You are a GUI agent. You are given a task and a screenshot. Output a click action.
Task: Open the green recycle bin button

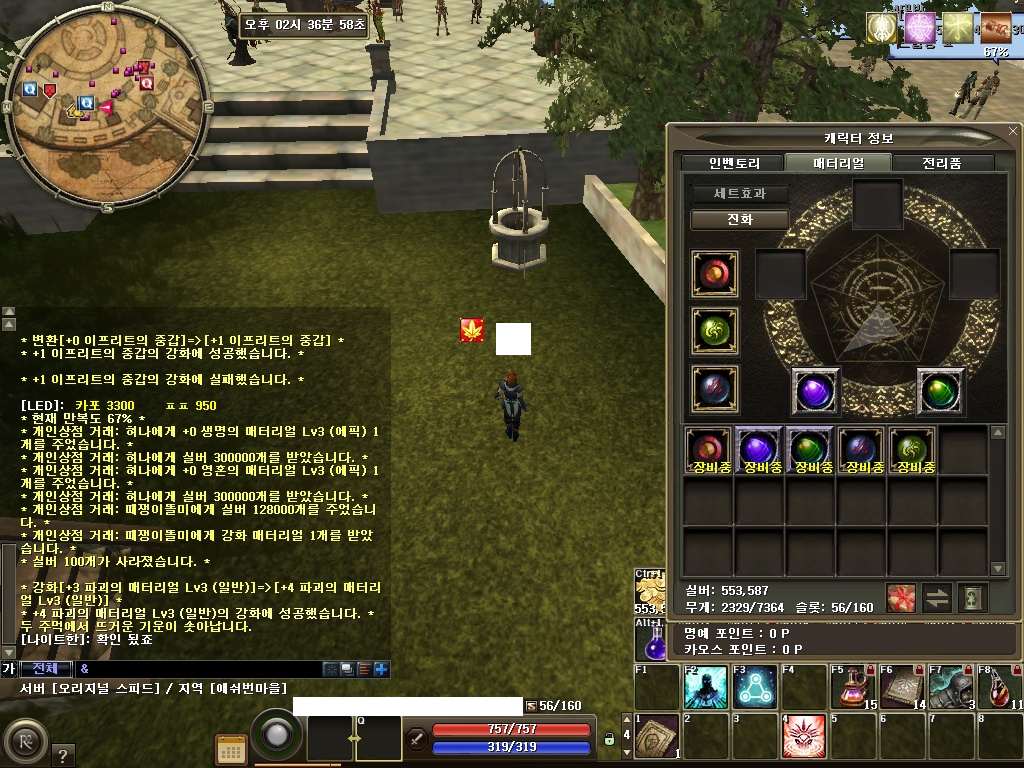pyautogui.click(x=972, y=598)
